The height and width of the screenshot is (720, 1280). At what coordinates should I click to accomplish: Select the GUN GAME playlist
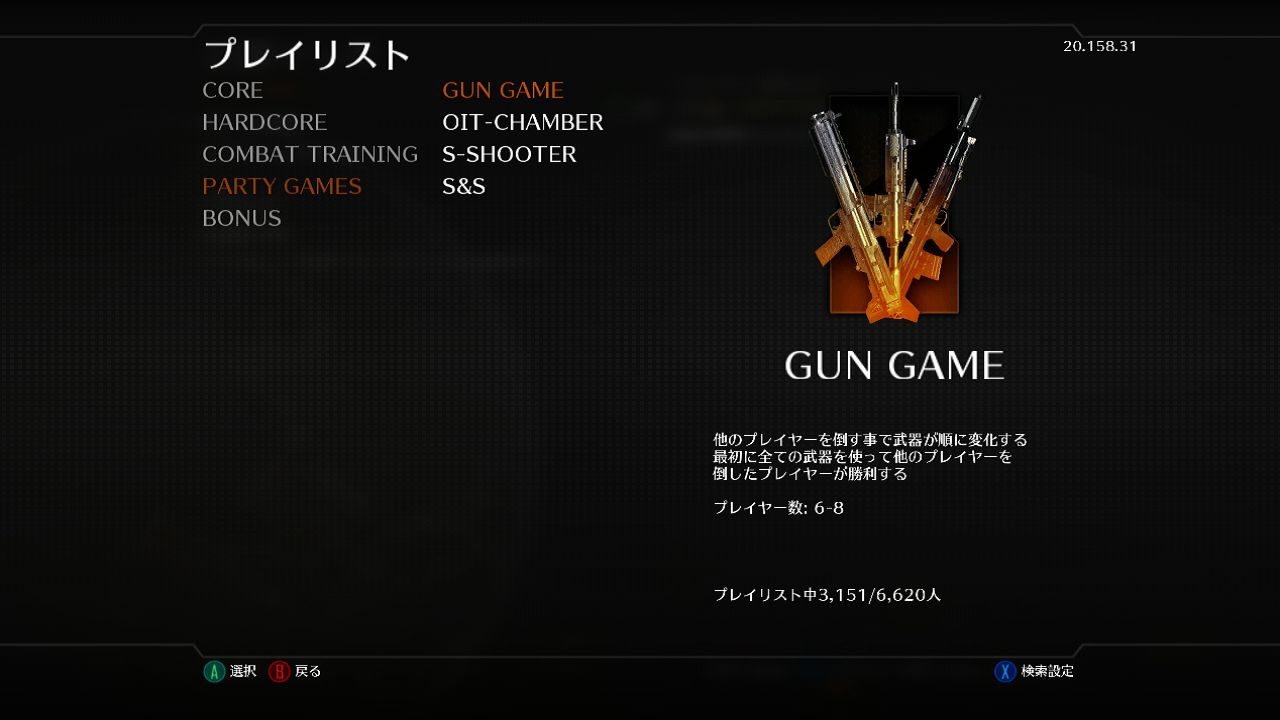(504, 90)
